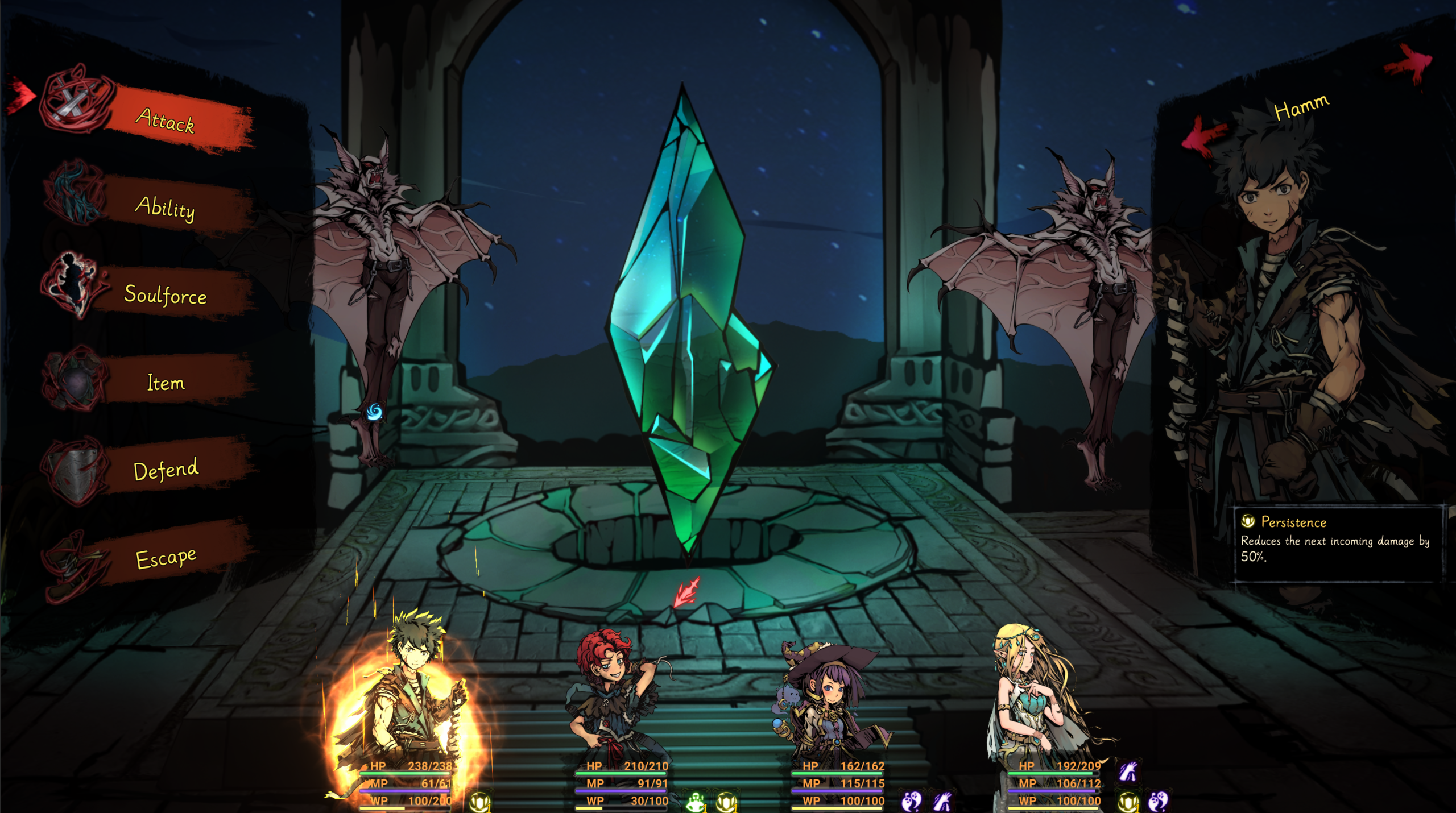Open the Ability menu

pos(165,208)
